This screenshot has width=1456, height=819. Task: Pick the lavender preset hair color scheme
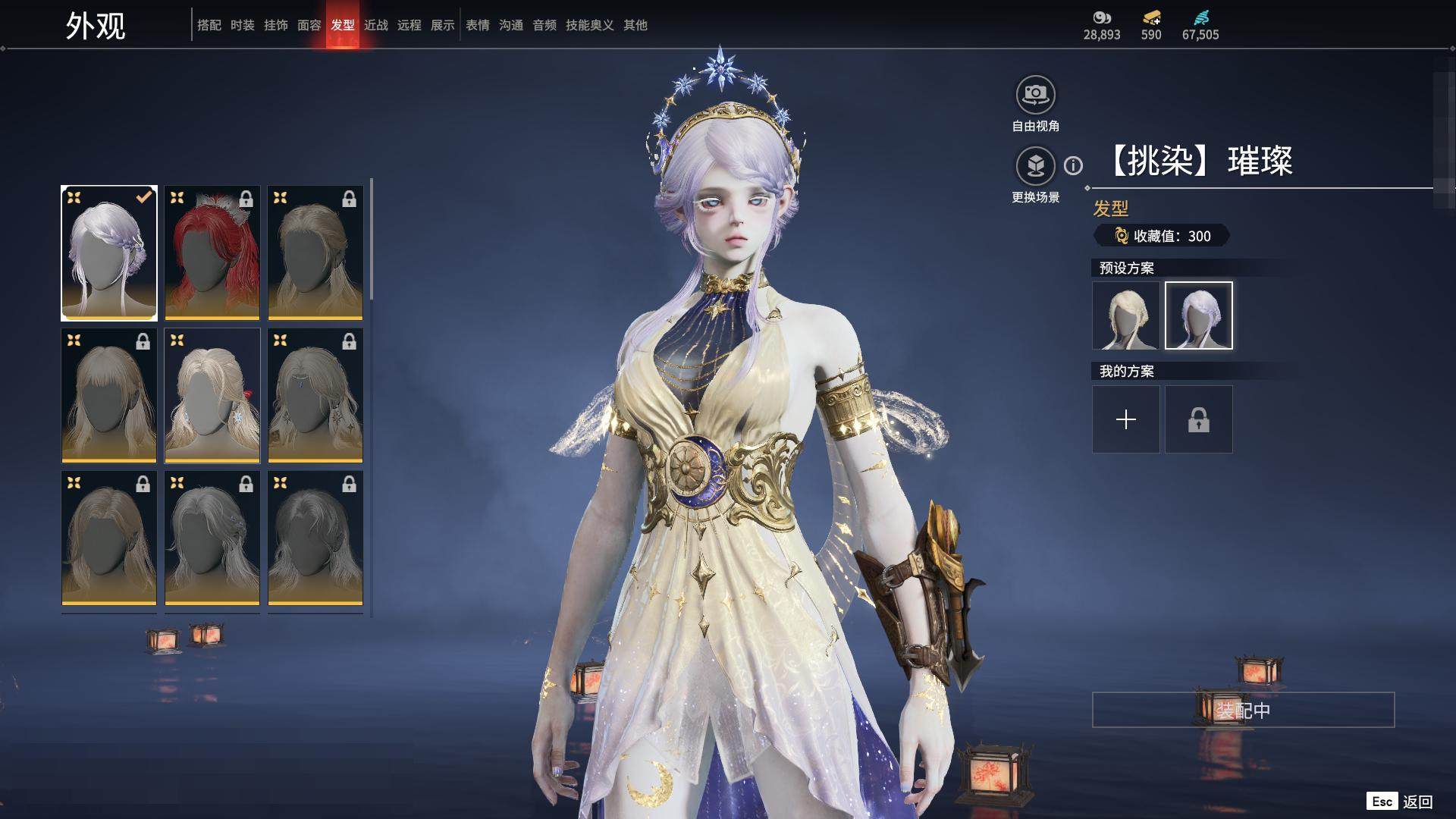(1198, 315)
